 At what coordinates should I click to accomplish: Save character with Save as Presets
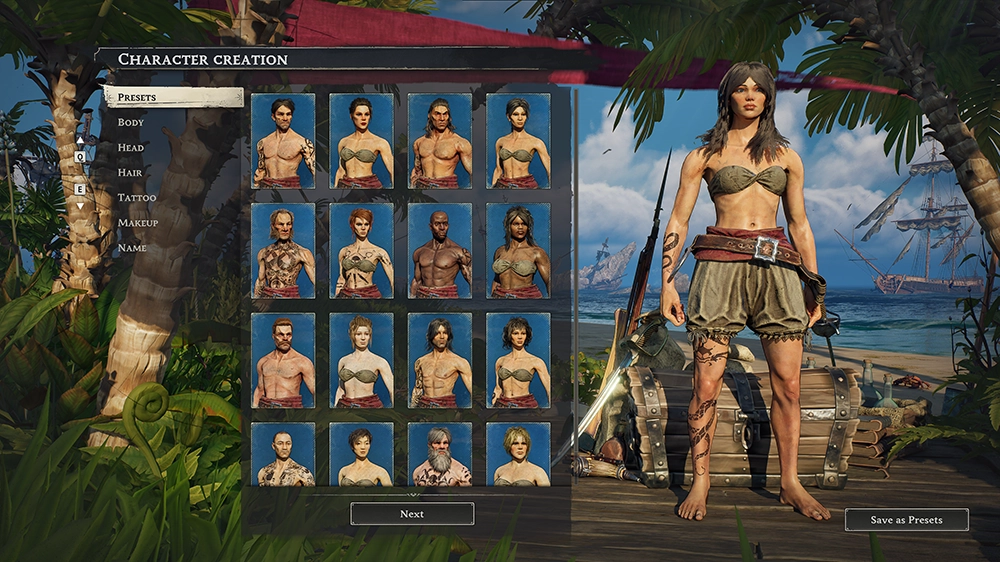[x=906, y=520]
